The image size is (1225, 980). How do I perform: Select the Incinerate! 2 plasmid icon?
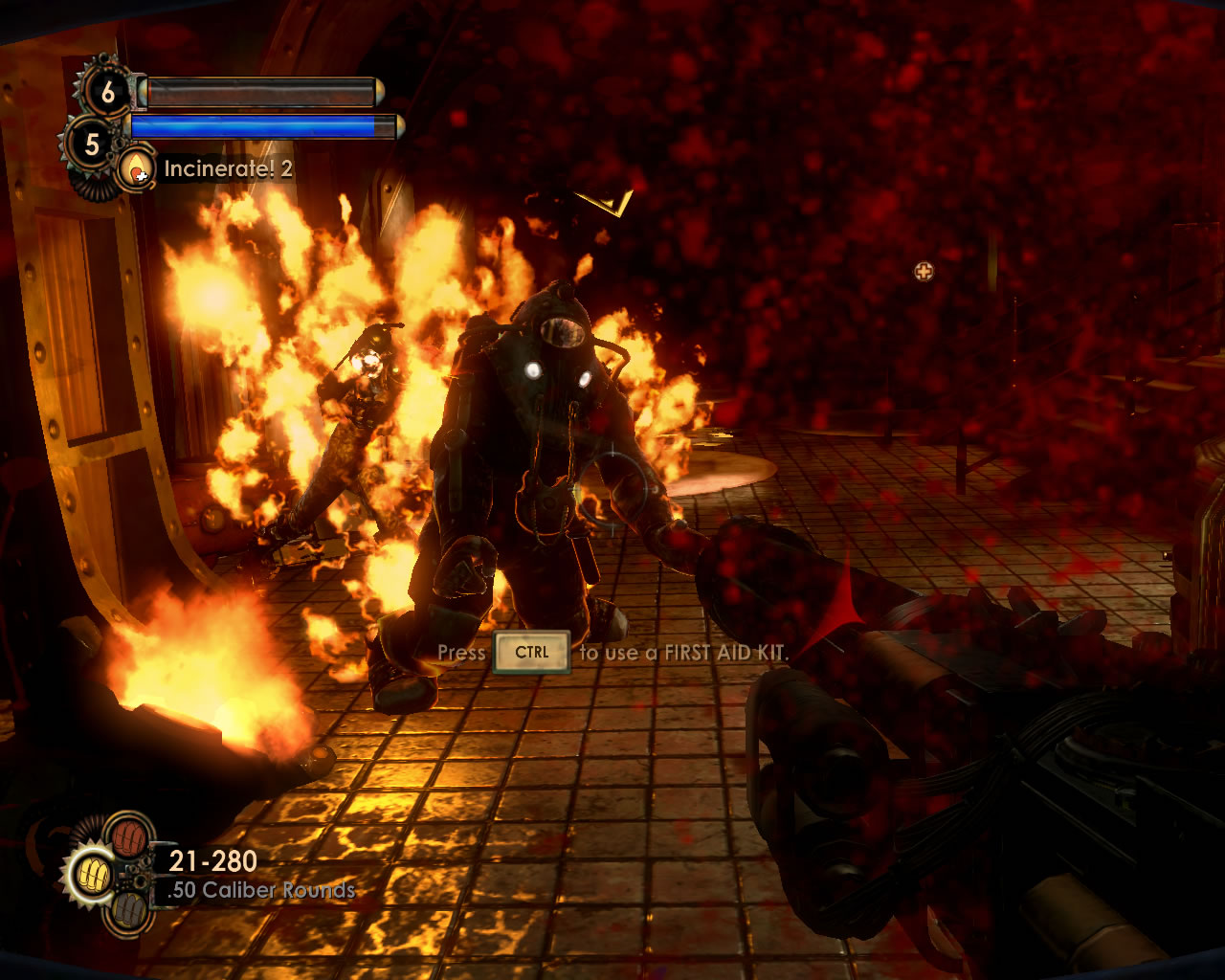(x=138, y=169)
